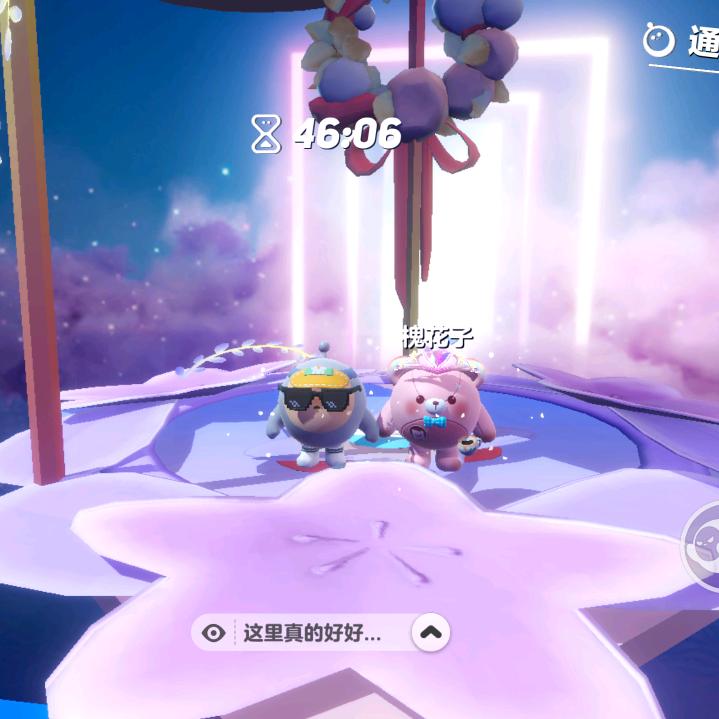This screenshot has width=719, height=719.
Task: Open the chat message "这里真的好好..."
Action: click(312, 633)
